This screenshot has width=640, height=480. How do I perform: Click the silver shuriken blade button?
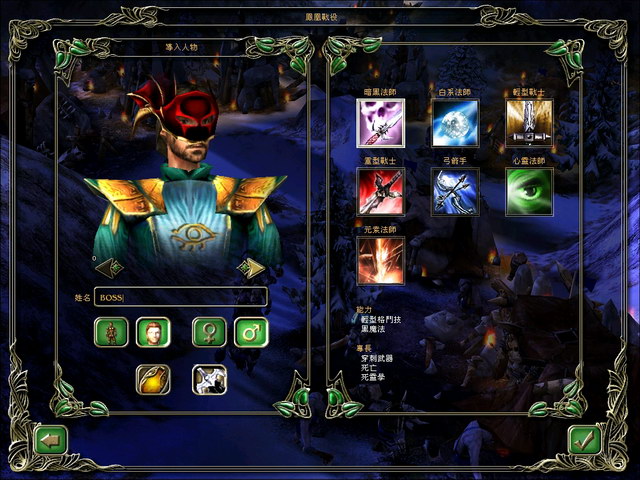[x=209, y=379]
